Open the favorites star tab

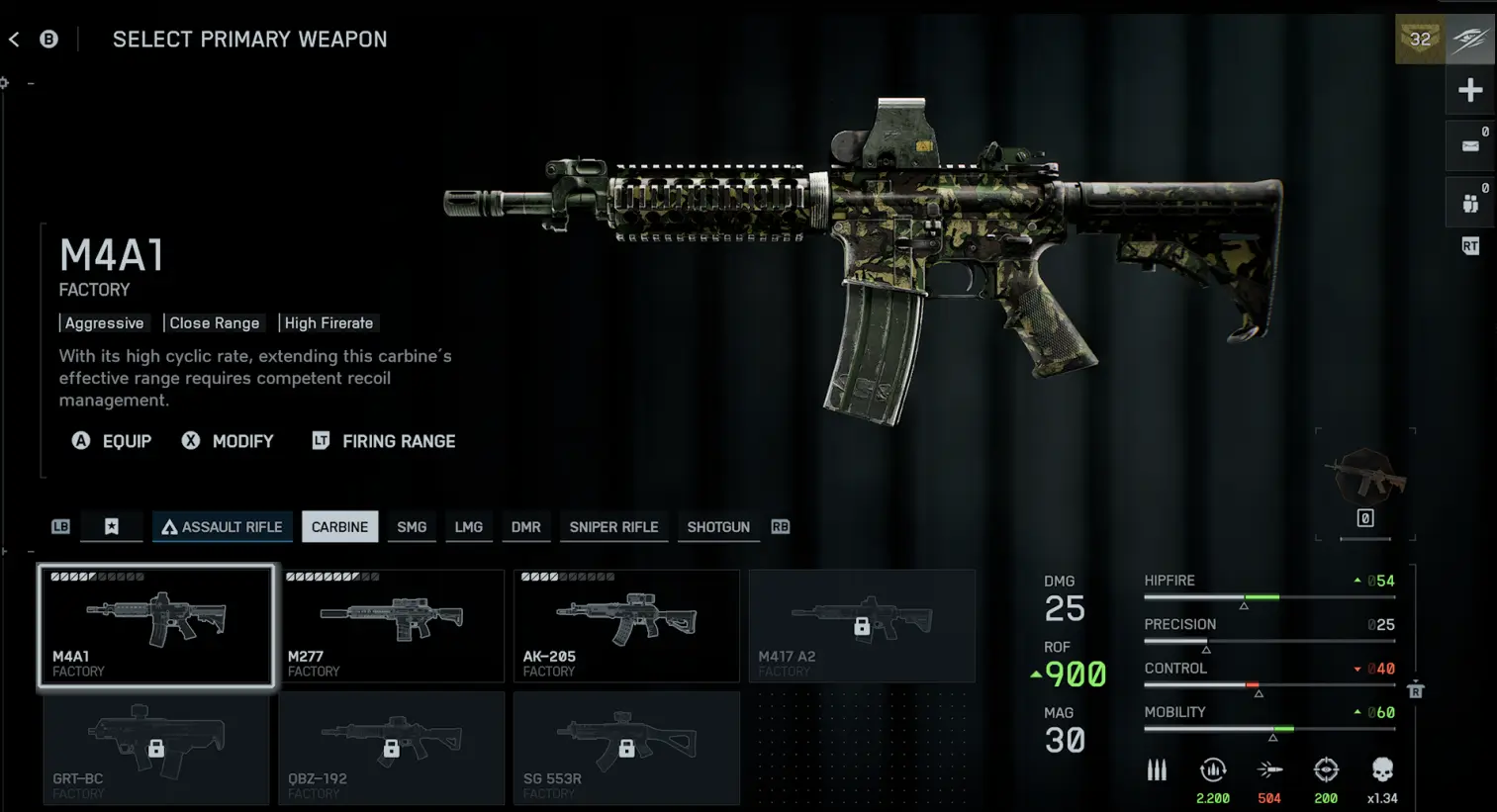tap(112, 527)
